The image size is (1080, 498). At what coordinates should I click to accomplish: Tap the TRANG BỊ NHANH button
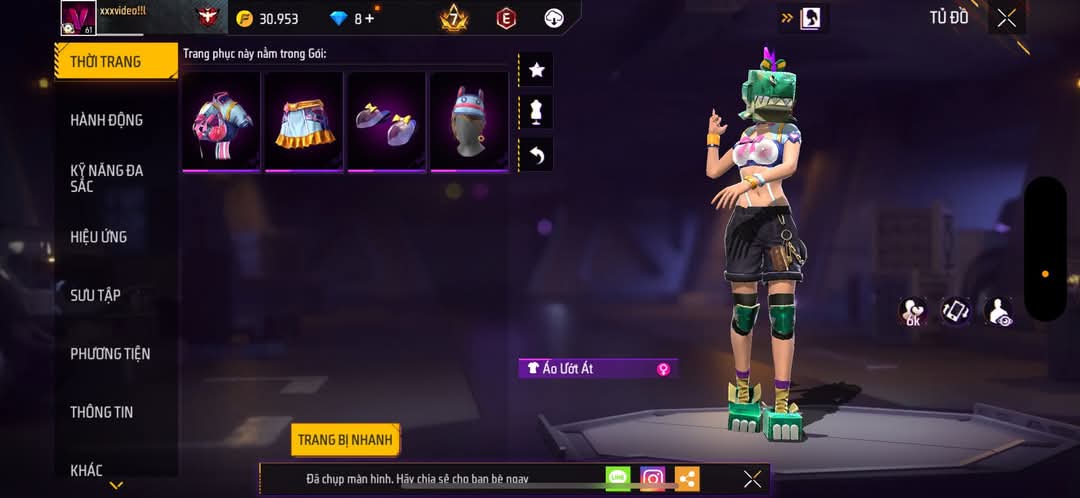pos(346,440)
